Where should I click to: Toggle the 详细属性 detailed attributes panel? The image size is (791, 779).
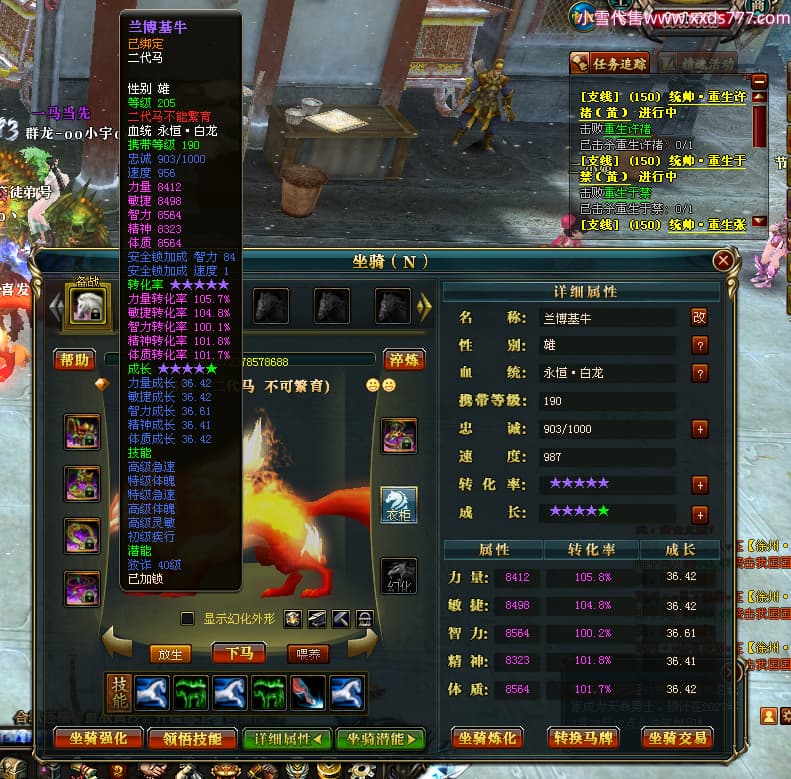[287, 739]
